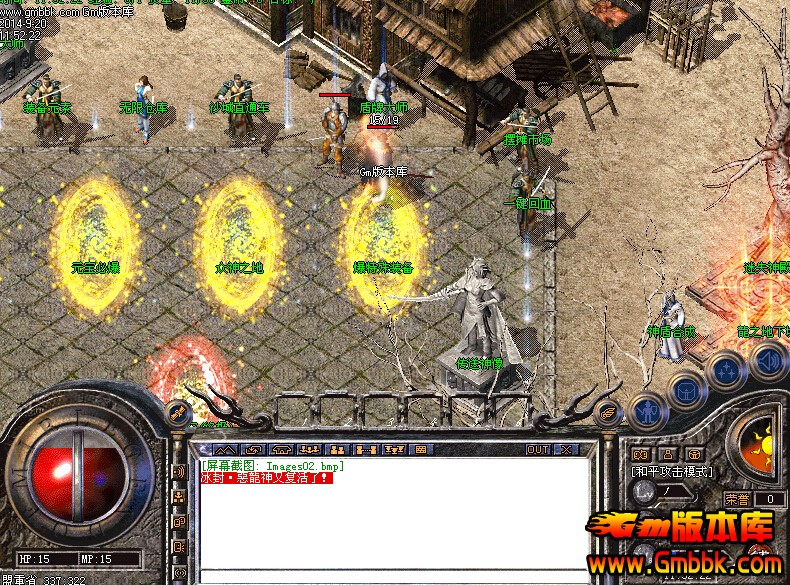This screenshot has width=790, height=585.
Task: Click the screenshot message in chat log
Action: 272,466
